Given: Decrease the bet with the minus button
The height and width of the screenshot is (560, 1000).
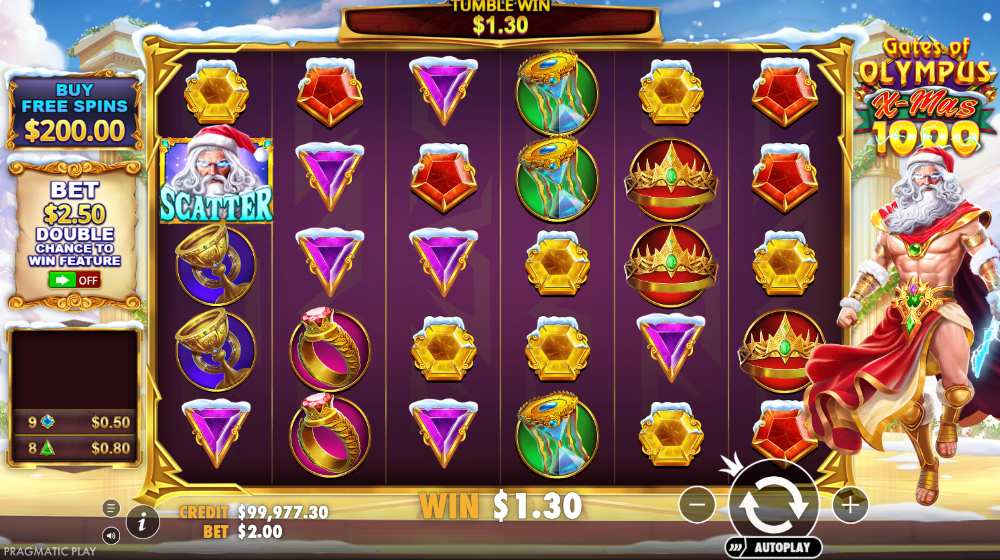Looking at the screenshot, I should 697,505.
